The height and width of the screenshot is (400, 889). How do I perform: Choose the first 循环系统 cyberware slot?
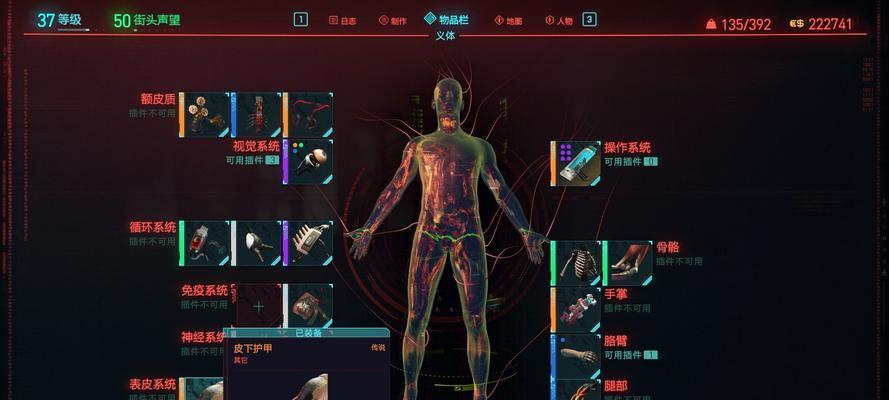point(205,243)
